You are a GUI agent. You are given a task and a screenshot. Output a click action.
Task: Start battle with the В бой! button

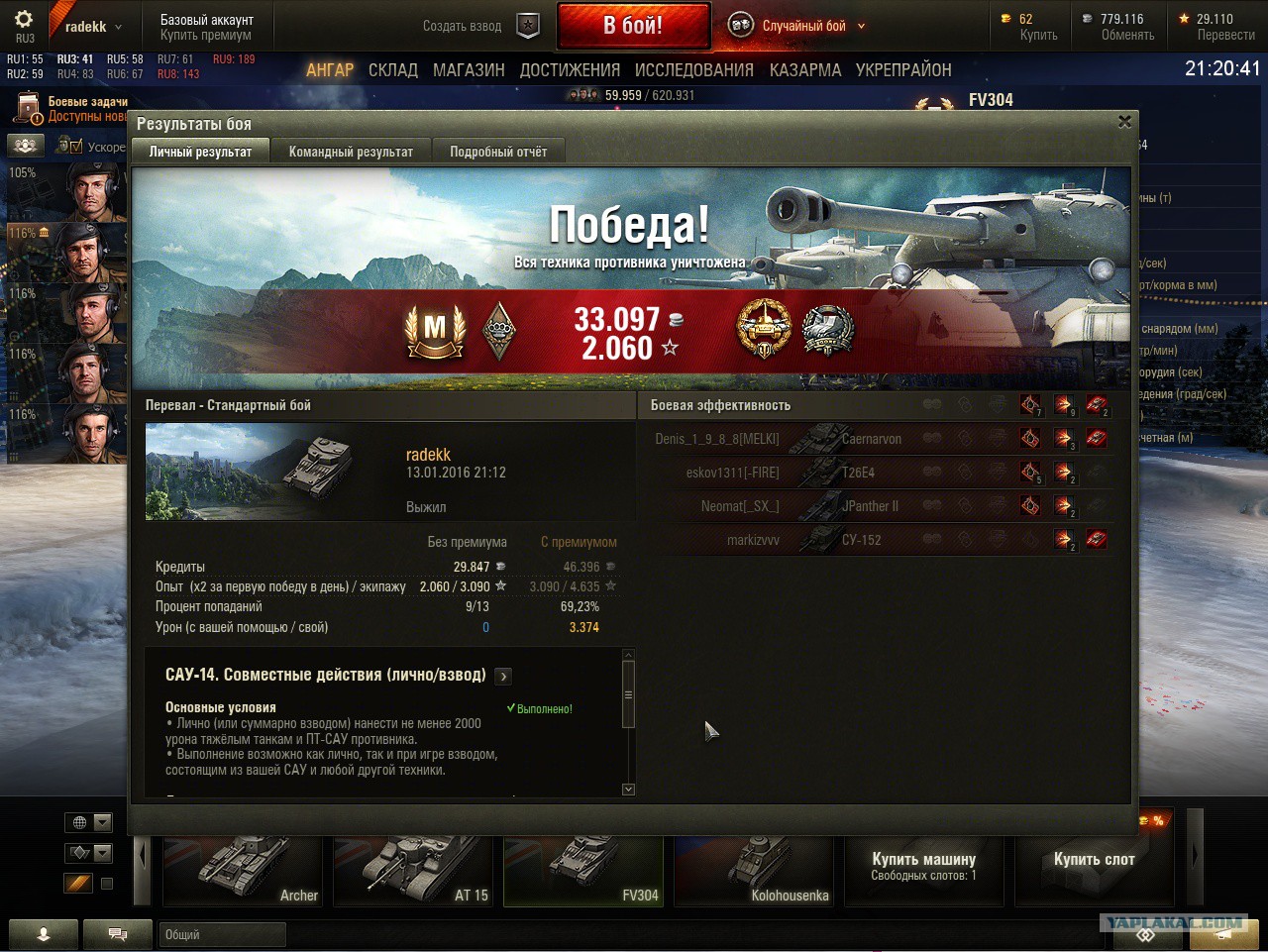click(x=634, y=26)
